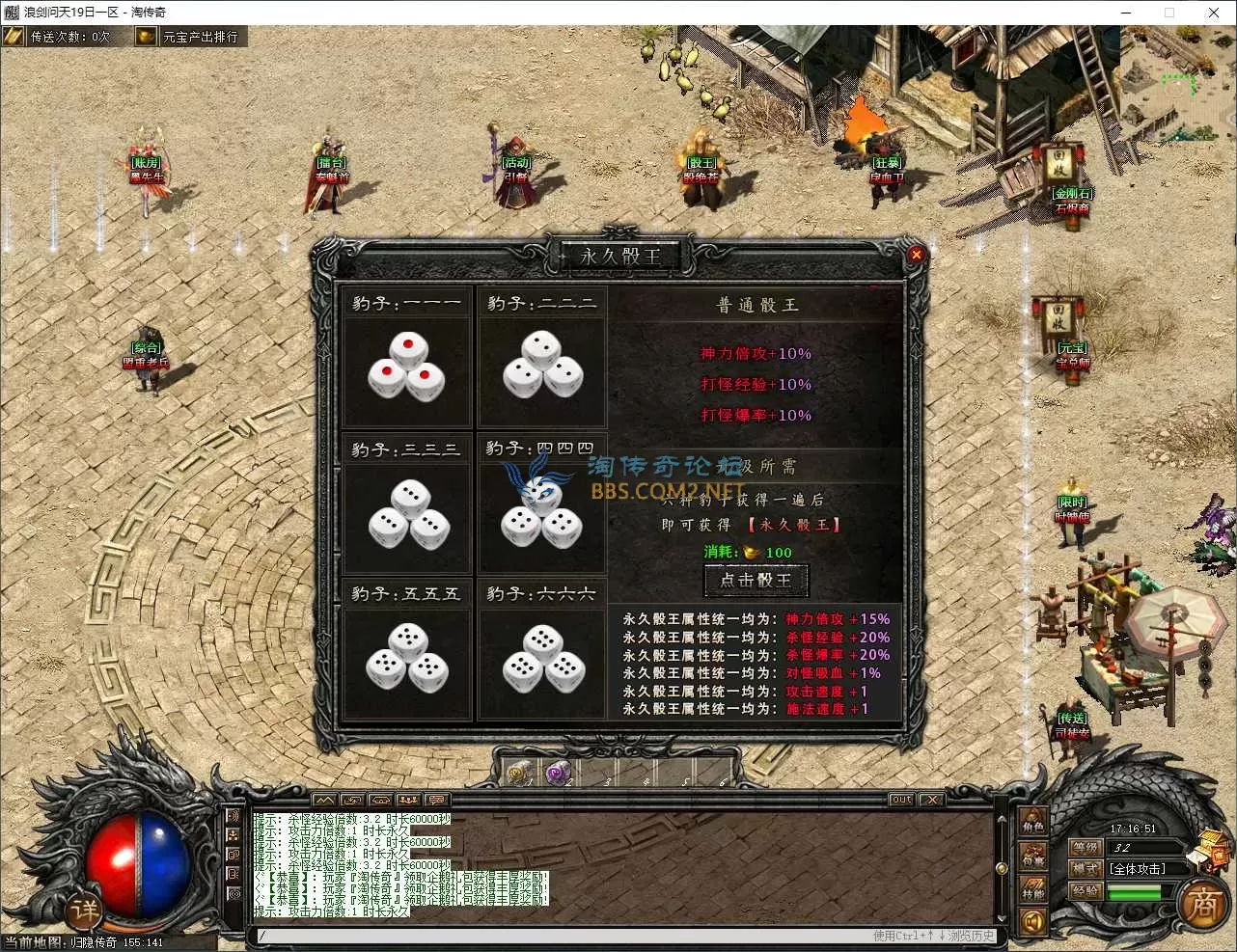The width and height of the screenshot is (1237, 952).
Task: Open the 元宝产出排行 ranking
Action: pyautogui.click(x=188, y=37)
